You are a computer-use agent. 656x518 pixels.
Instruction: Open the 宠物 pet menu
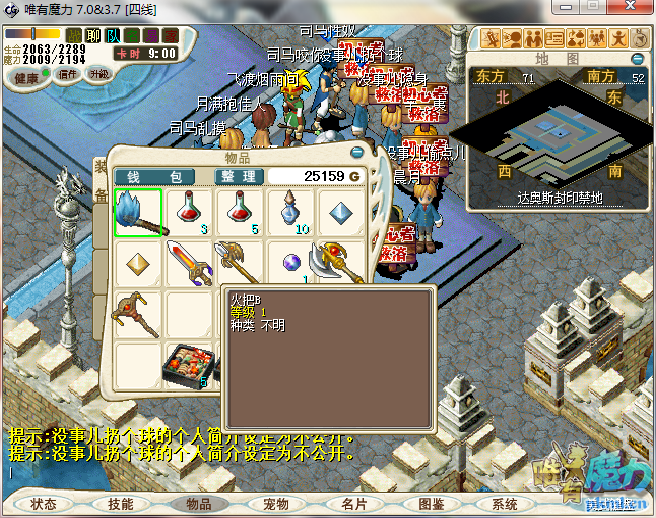(x=276, y=504)
